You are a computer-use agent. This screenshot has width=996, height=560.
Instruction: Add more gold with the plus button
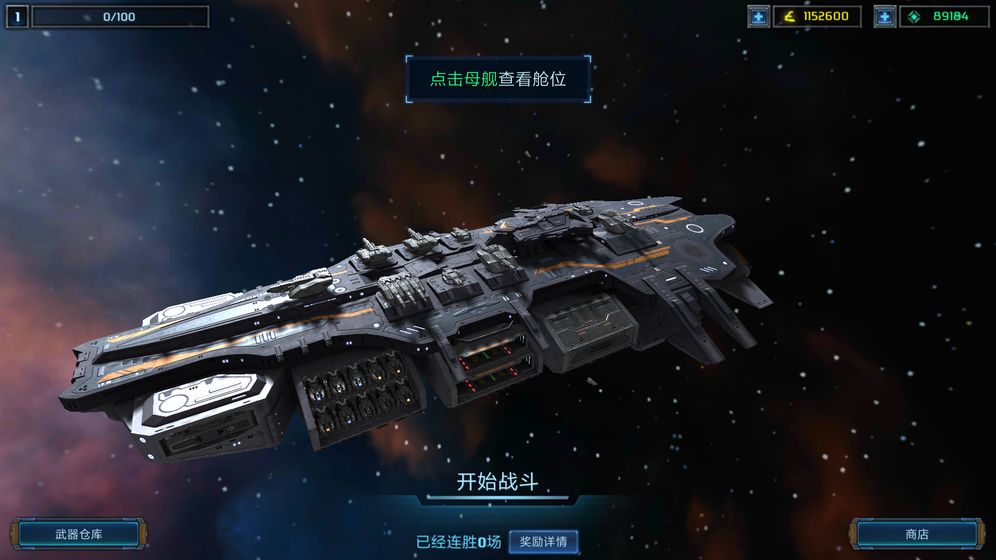coord(759,16)
